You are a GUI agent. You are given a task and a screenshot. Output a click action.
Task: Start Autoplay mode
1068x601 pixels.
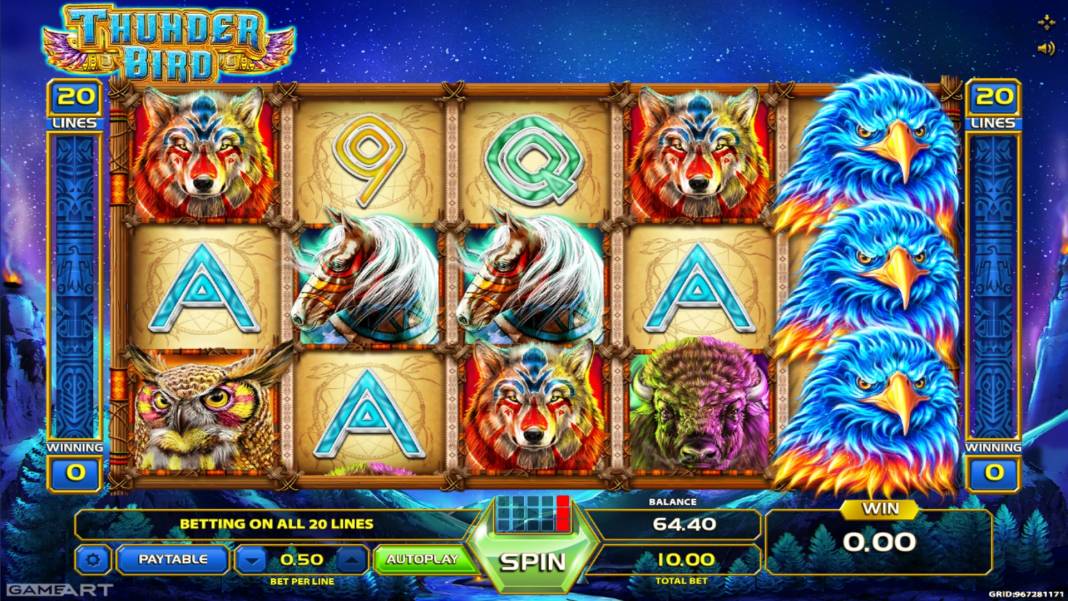422,558
